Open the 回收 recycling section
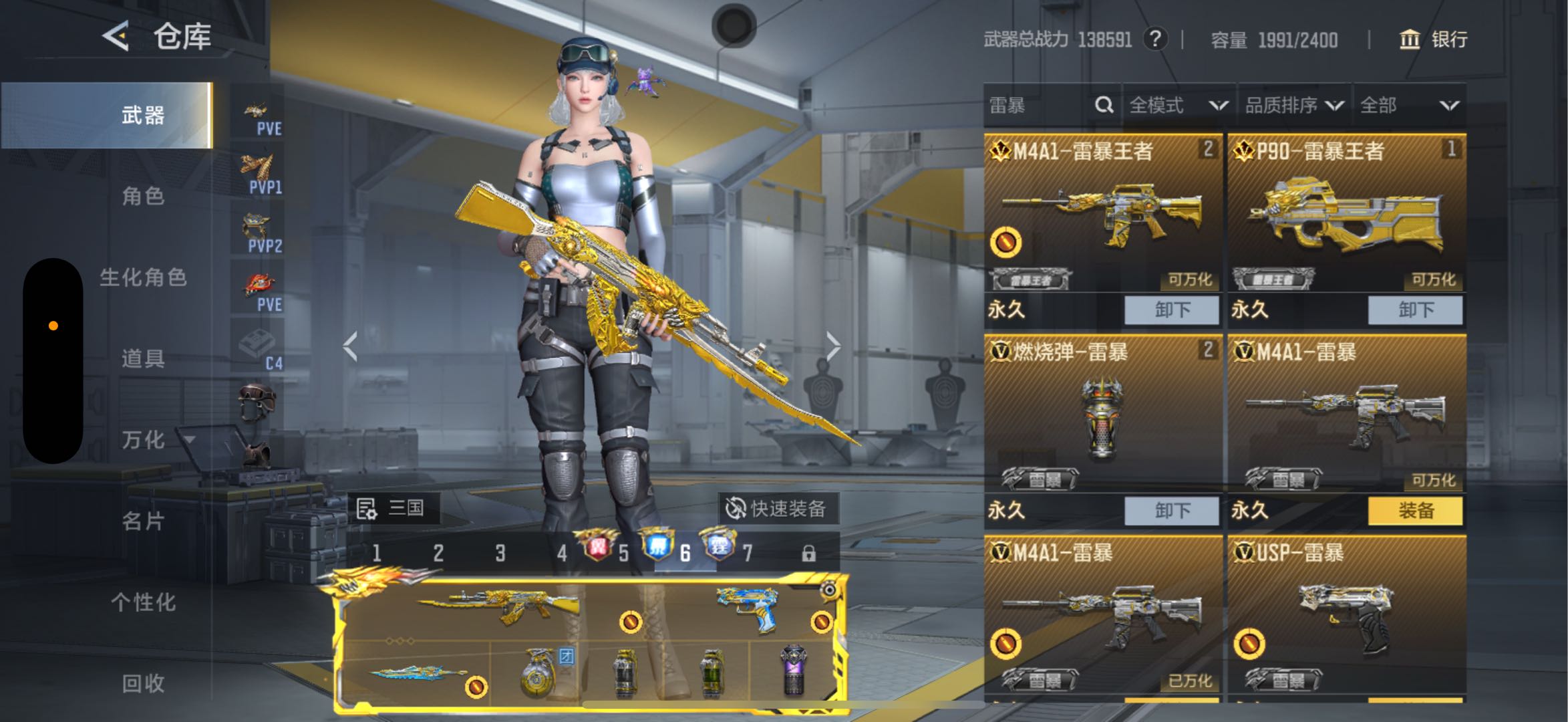Screen dimensions: 1568x722 (x=143, y=683)
